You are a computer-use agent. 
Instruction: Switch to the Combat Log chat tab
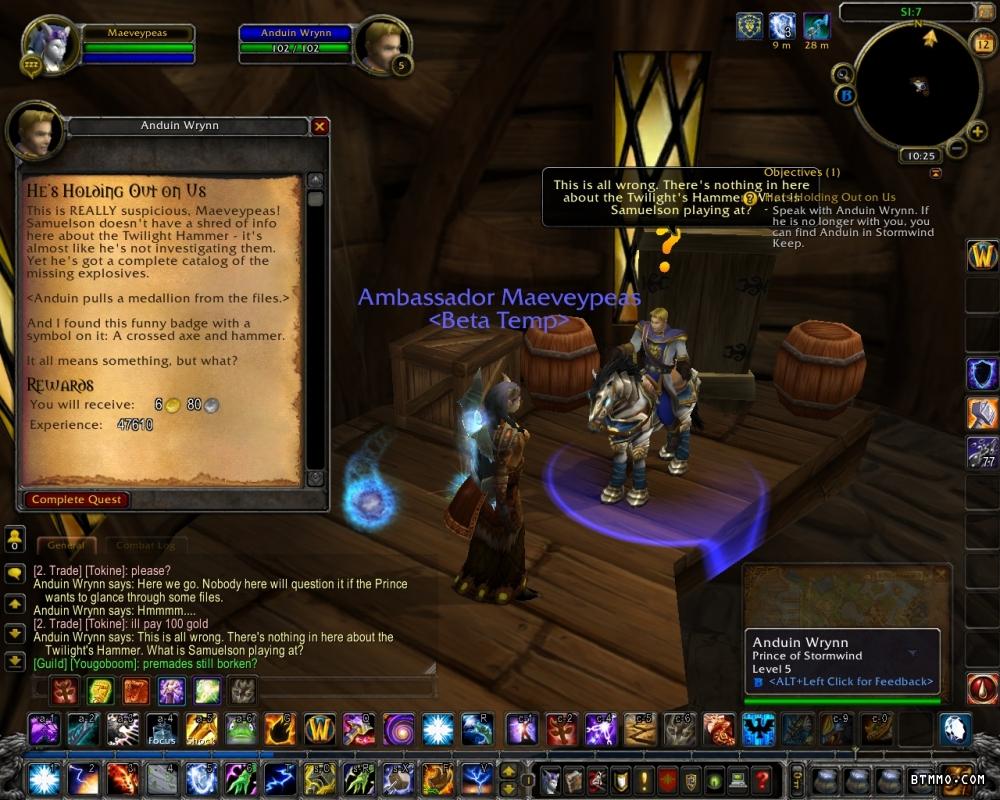tap(145, 545)
